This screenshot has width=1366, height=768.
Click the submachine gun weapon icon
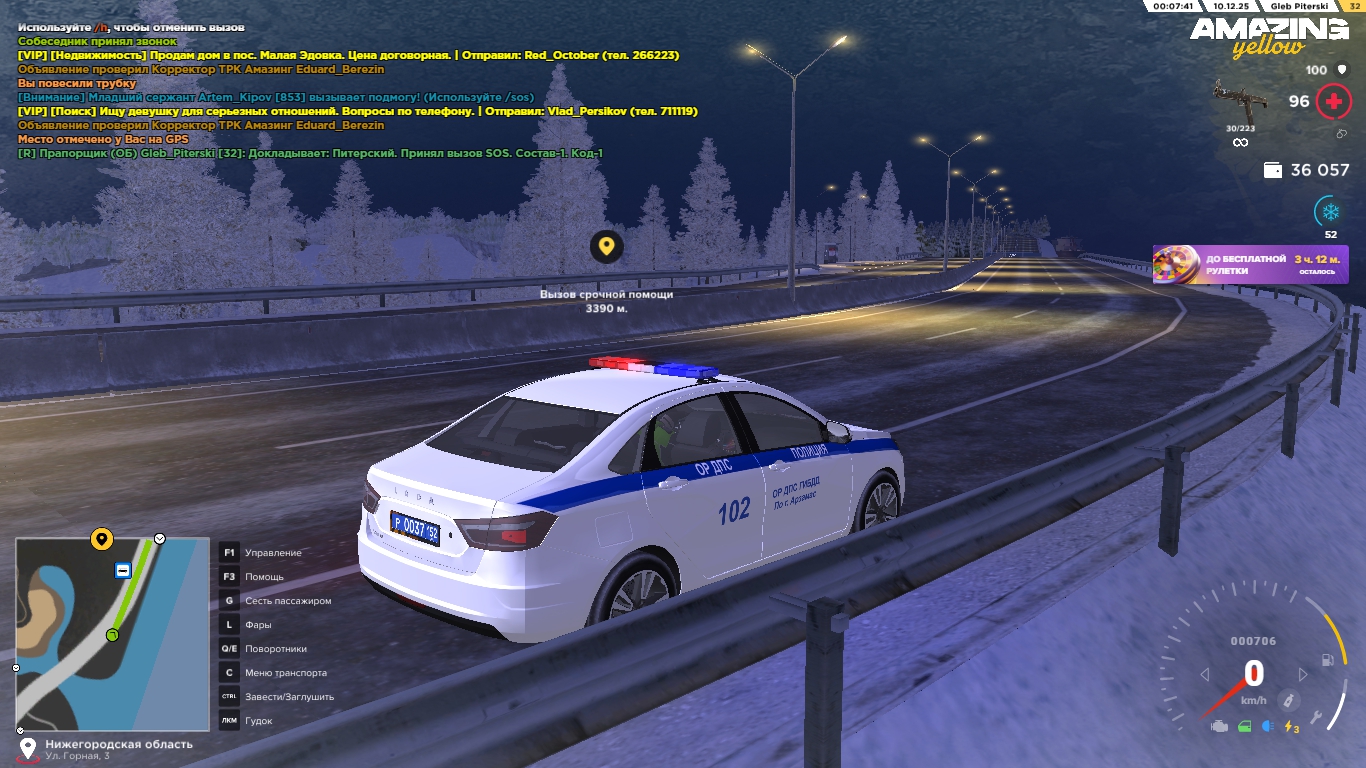[1239, 103]
